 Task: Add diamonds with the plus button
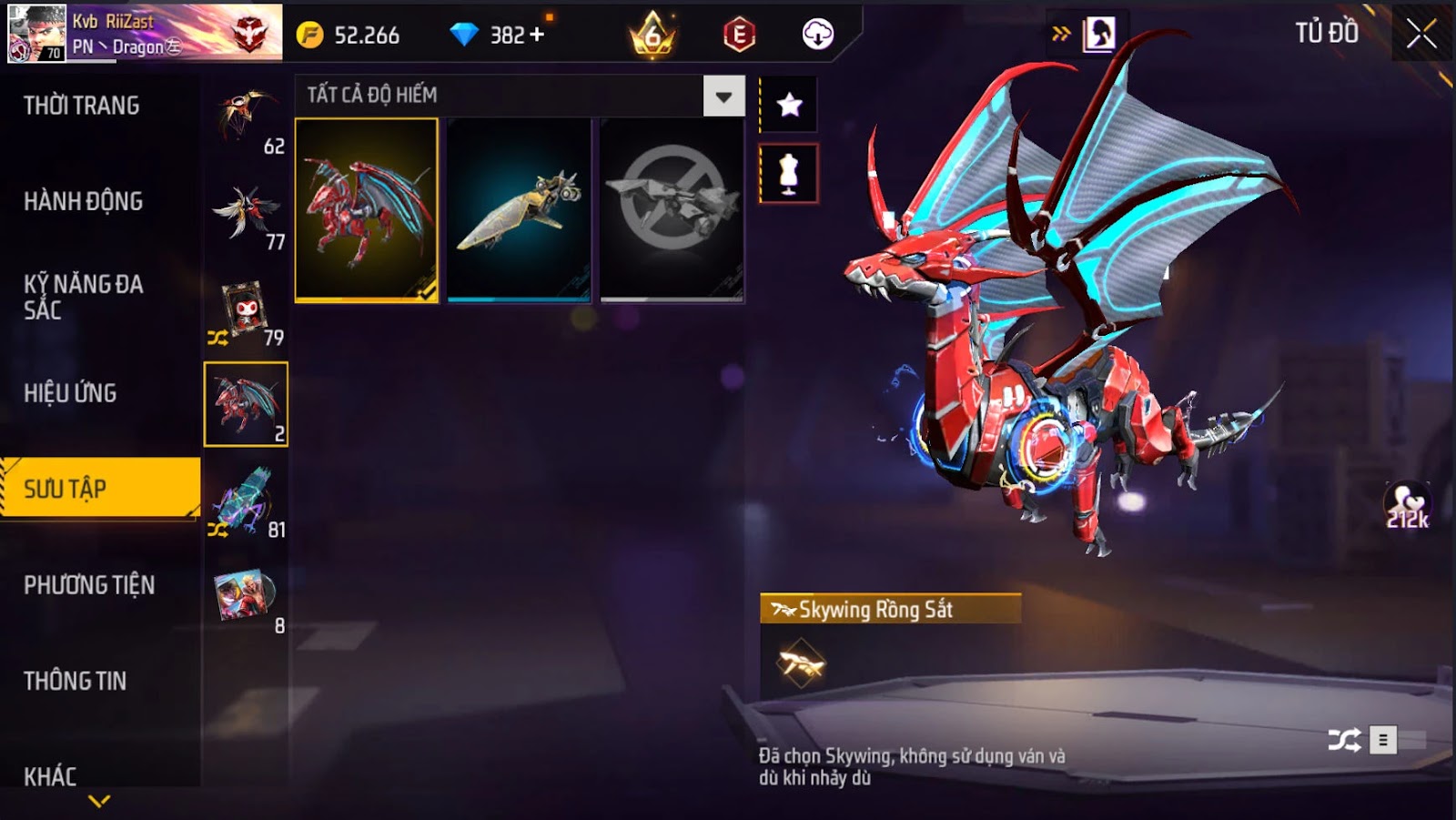pyautogui.click(x=537, y=35)
